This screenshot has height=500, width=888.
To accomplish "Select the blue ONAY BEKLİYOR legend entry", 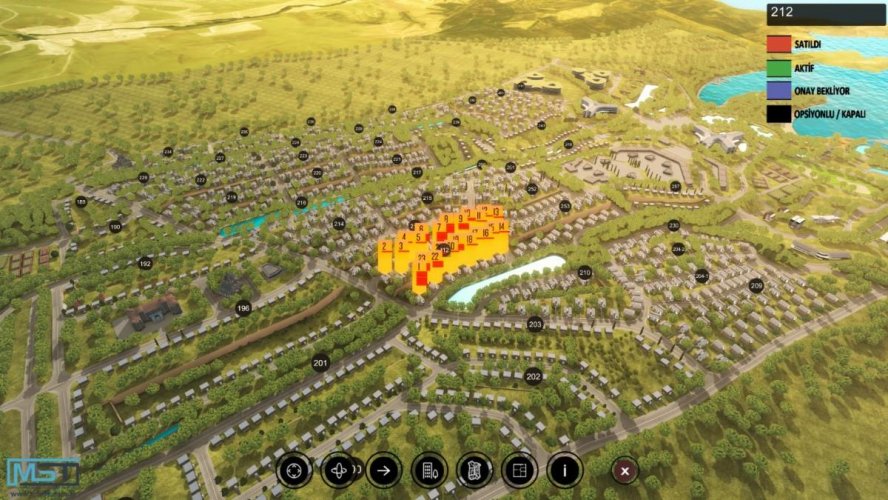I will 778,91.
